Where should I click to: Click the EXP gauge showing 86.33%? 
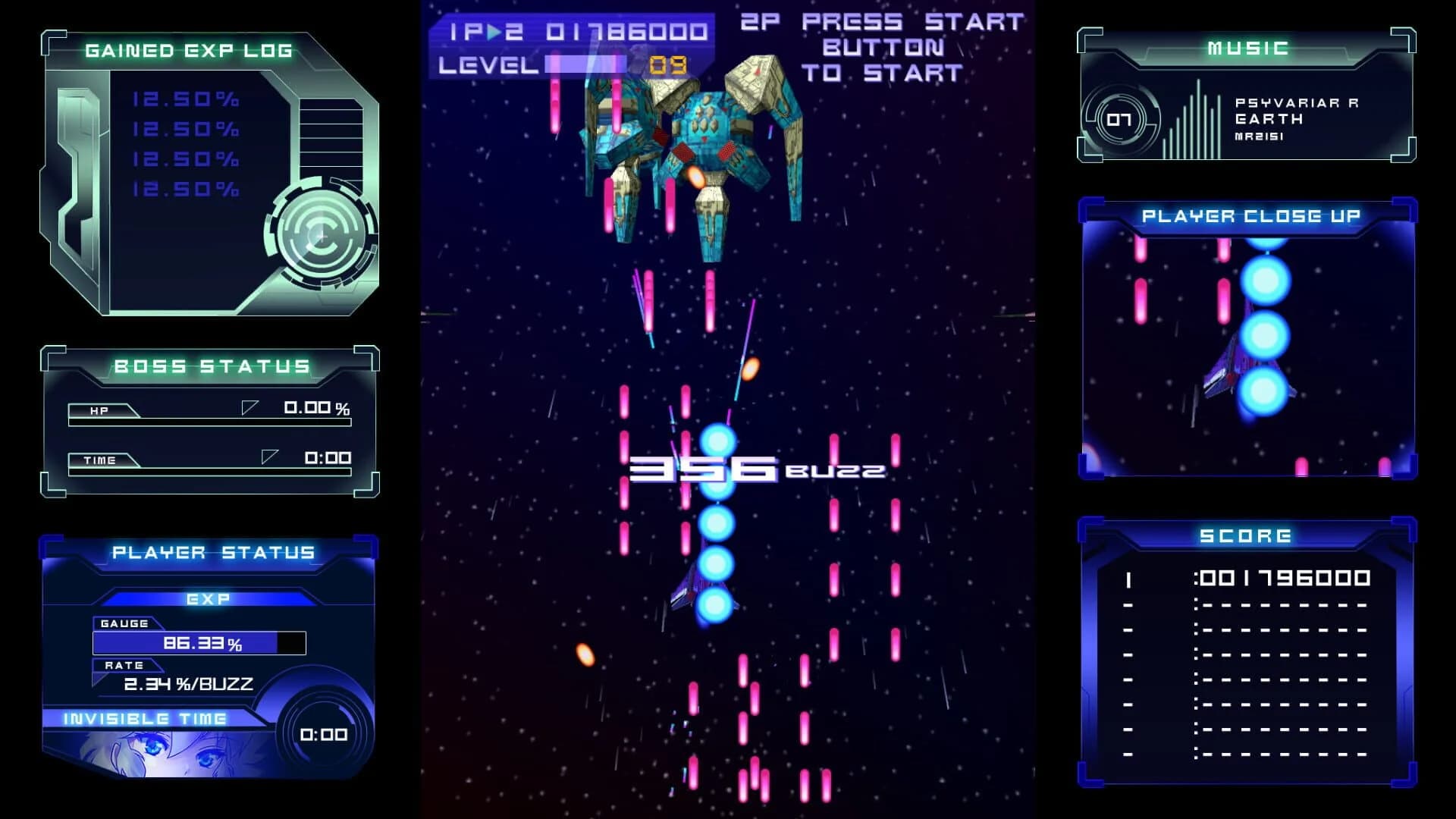[199, 642]
